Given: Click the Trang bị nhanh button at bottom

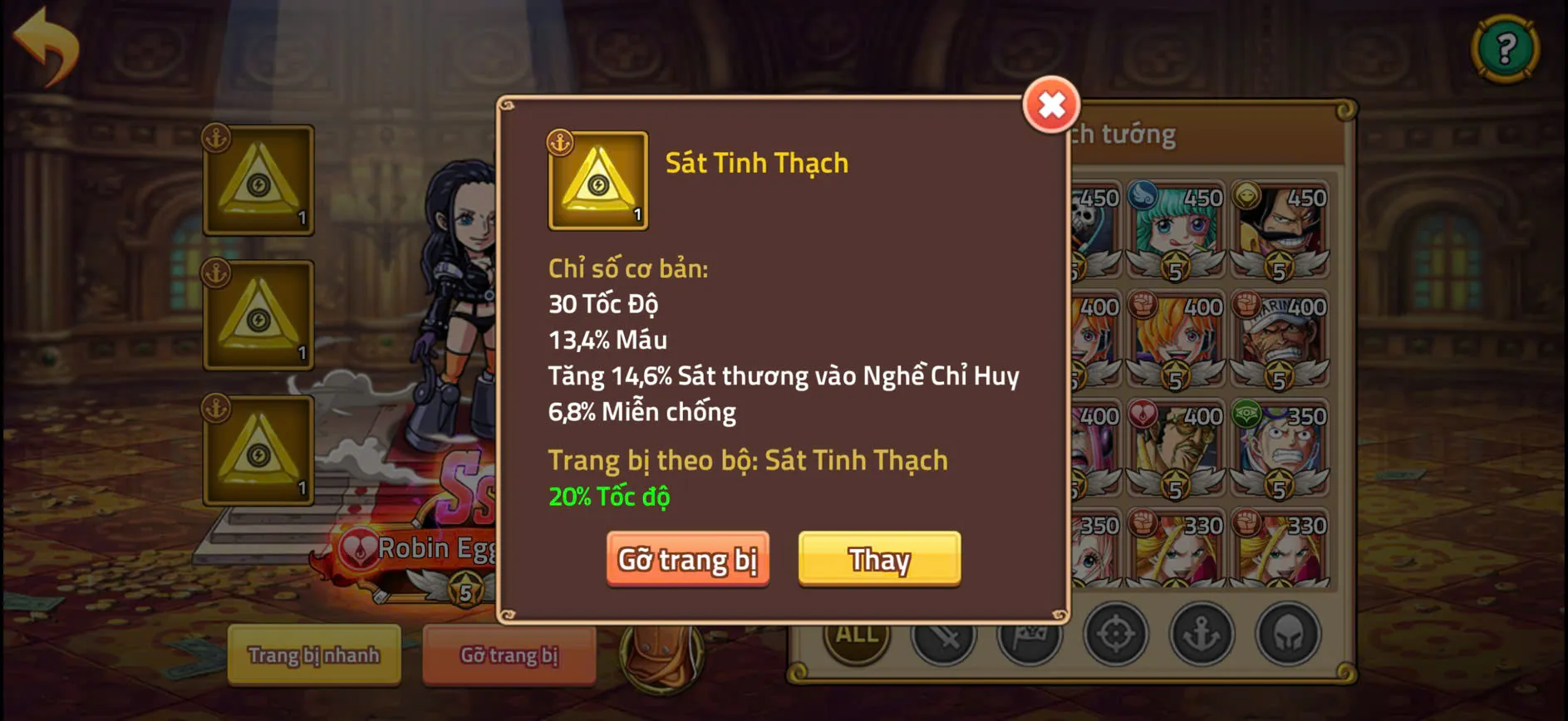Looking at the screenshot, I should (x=314, y=655).
